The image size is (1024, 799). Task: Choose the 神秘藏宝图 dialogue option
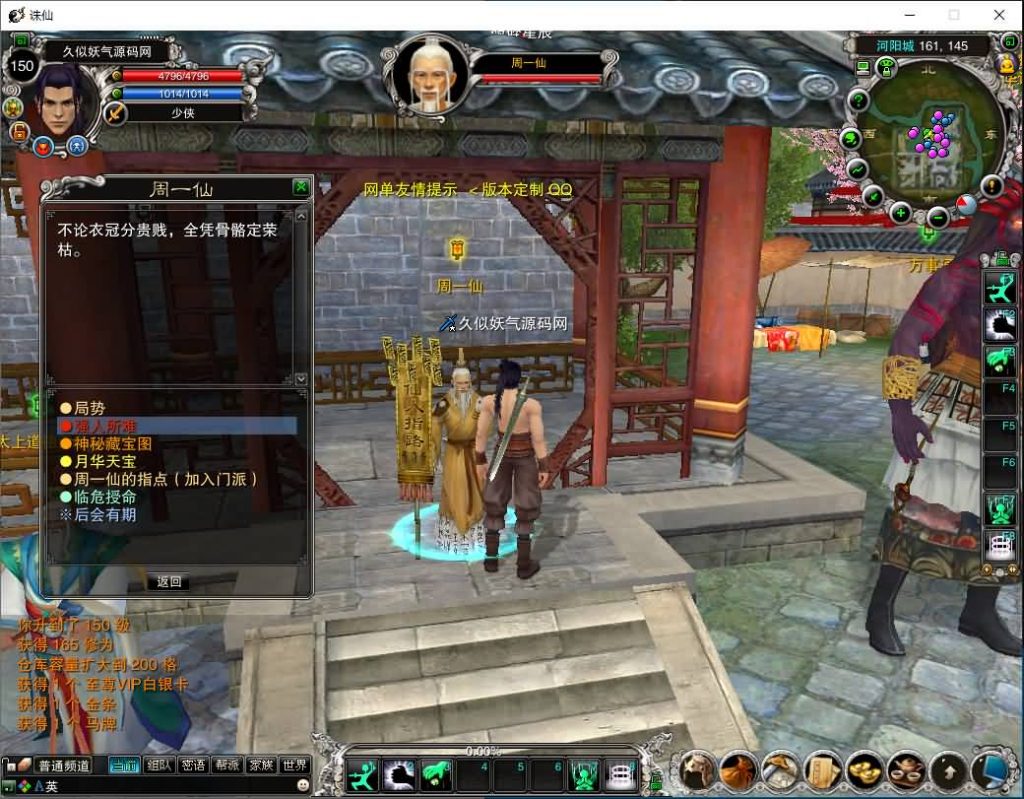[x=112, y=443]
